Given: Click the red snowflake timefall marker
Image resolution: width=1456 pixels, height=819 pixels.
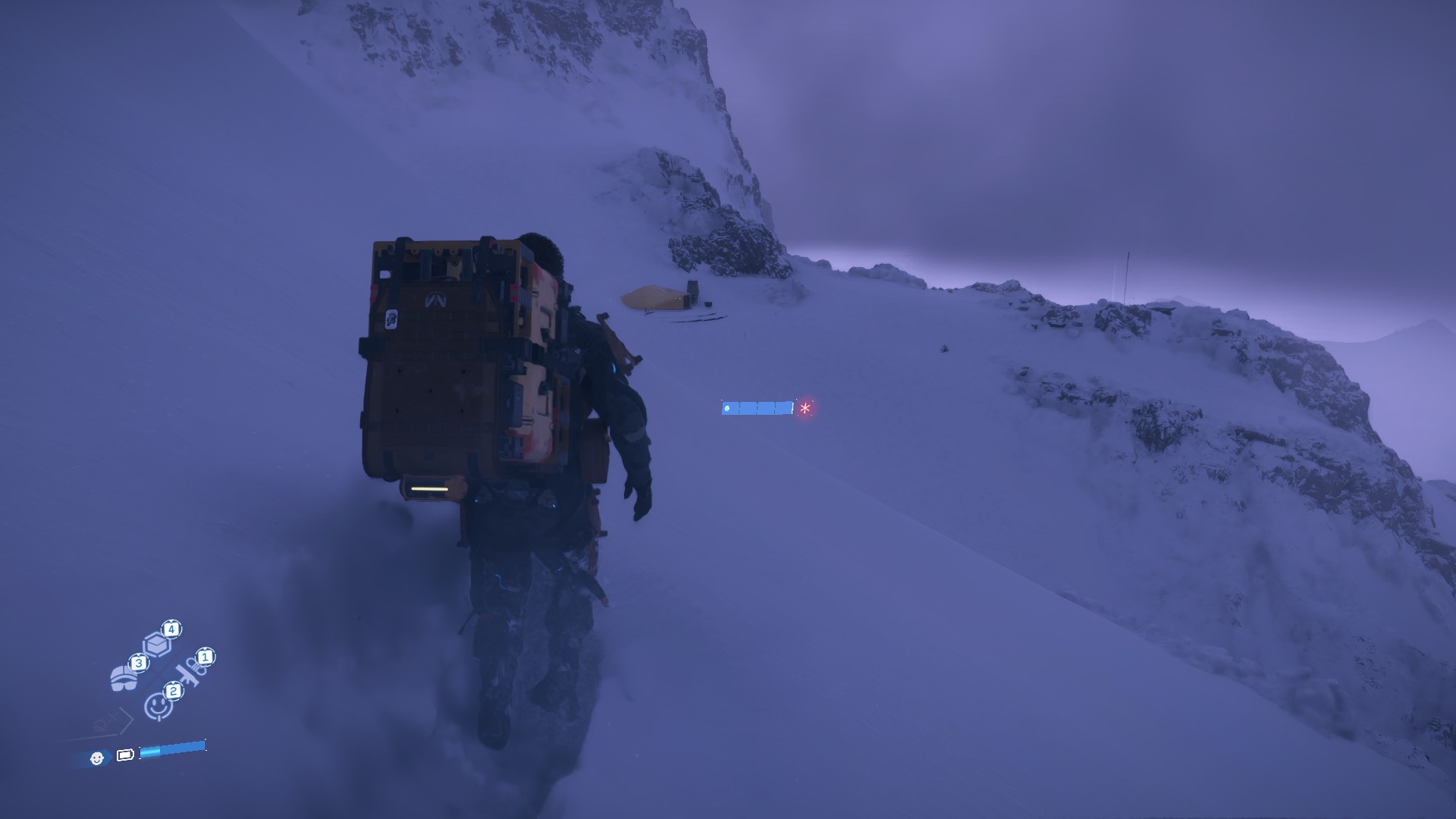Looking at the screenshot, I should pyautogui.click(x=805, y=408).
